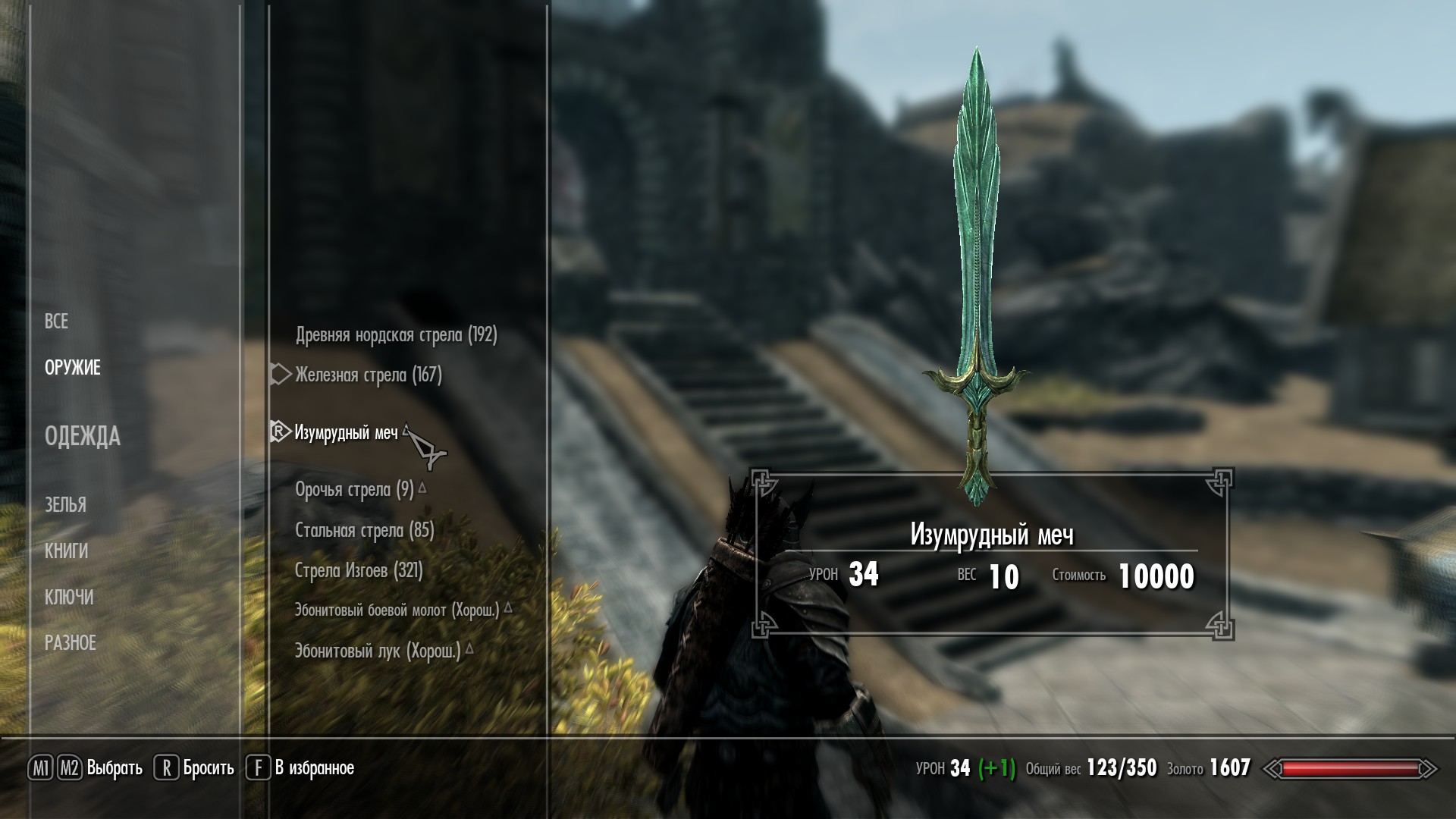Select Эбонитовый лук (Хорош.)
This screenshot has width=1456, height=819.
point(378,651)
